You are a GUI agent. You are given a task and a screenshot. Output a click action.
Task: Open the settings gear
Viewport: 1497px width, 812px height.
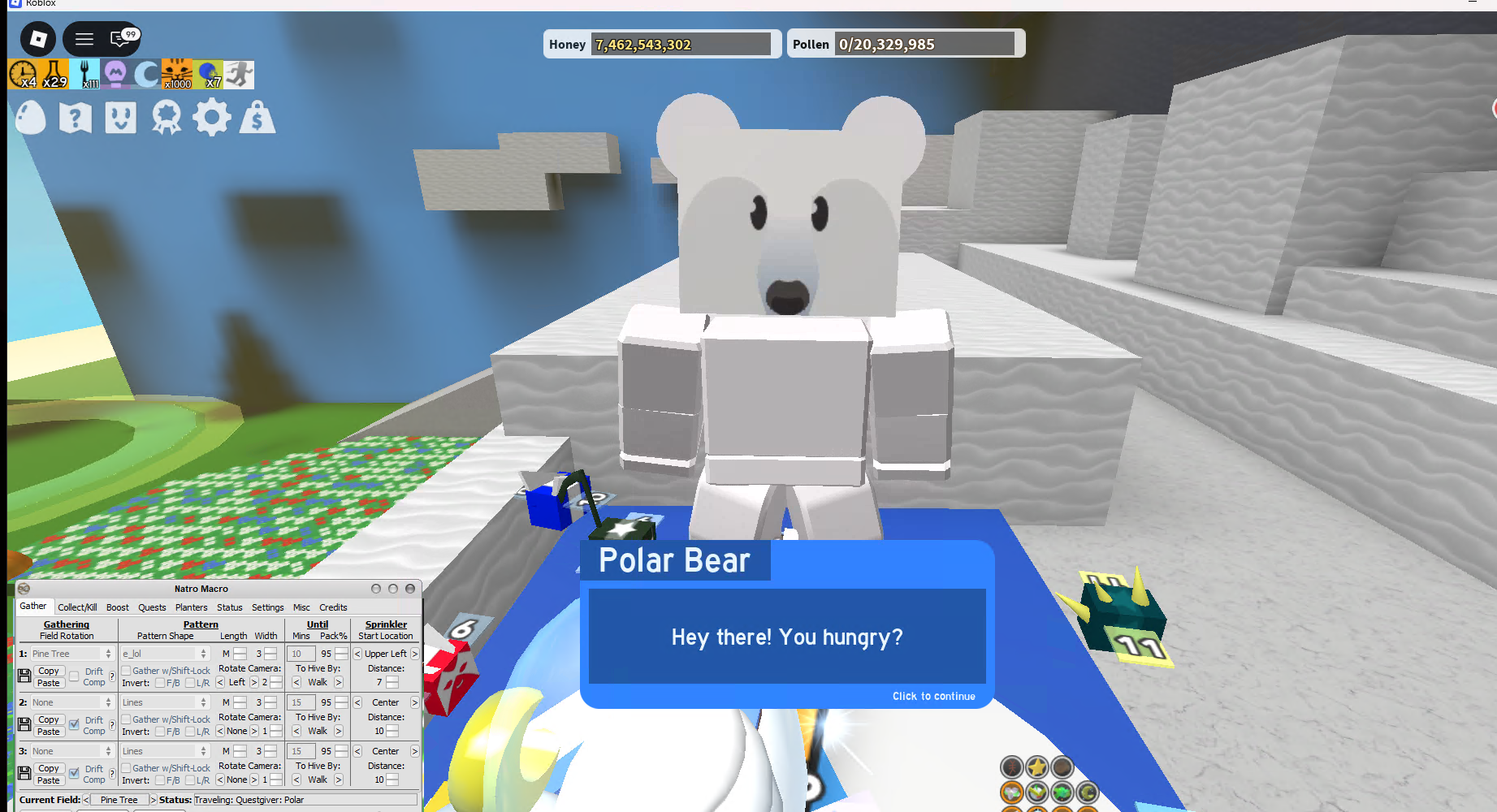click(211, 118)
